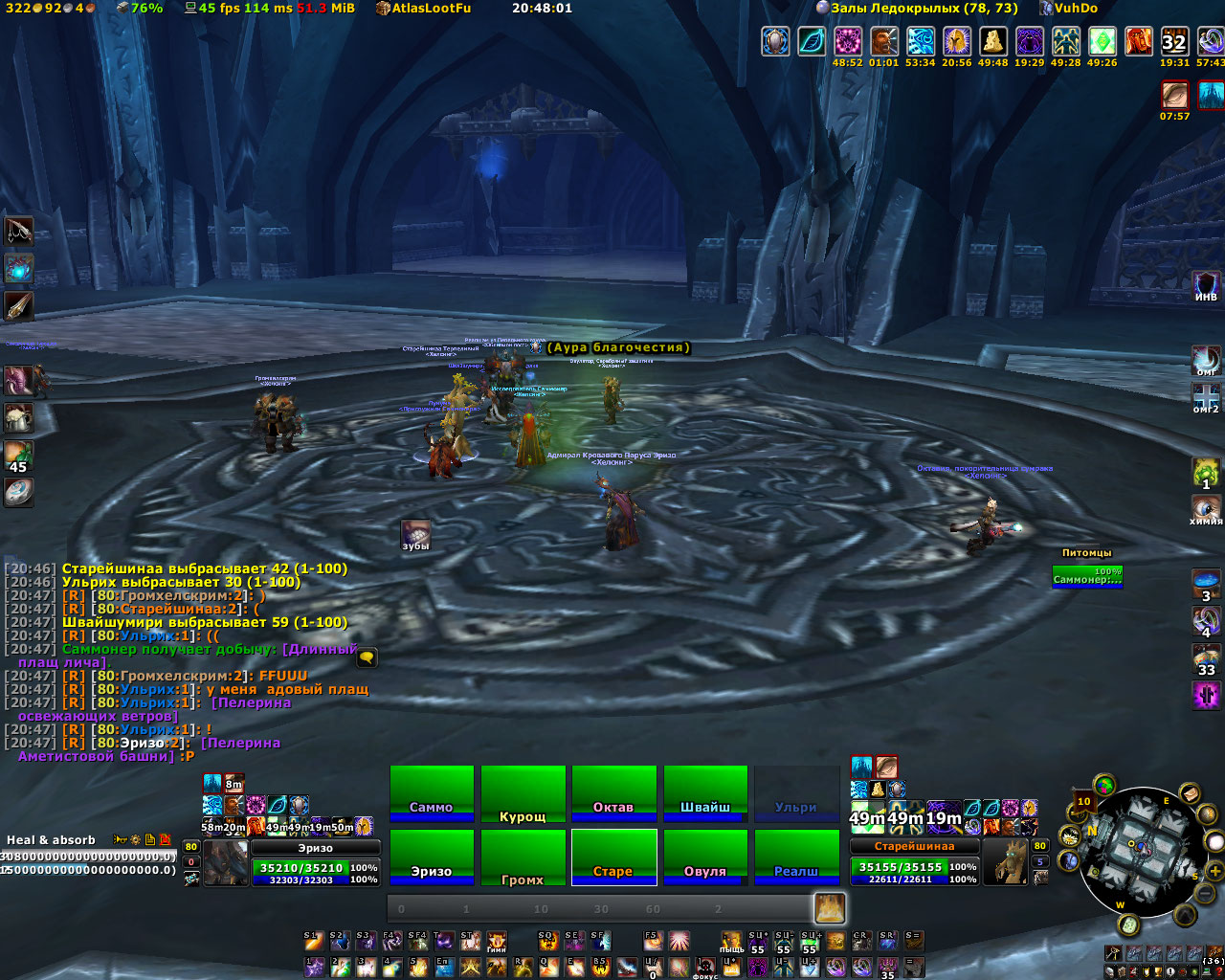
Task: Click the зубы button
Action: (x=415, y=535)
